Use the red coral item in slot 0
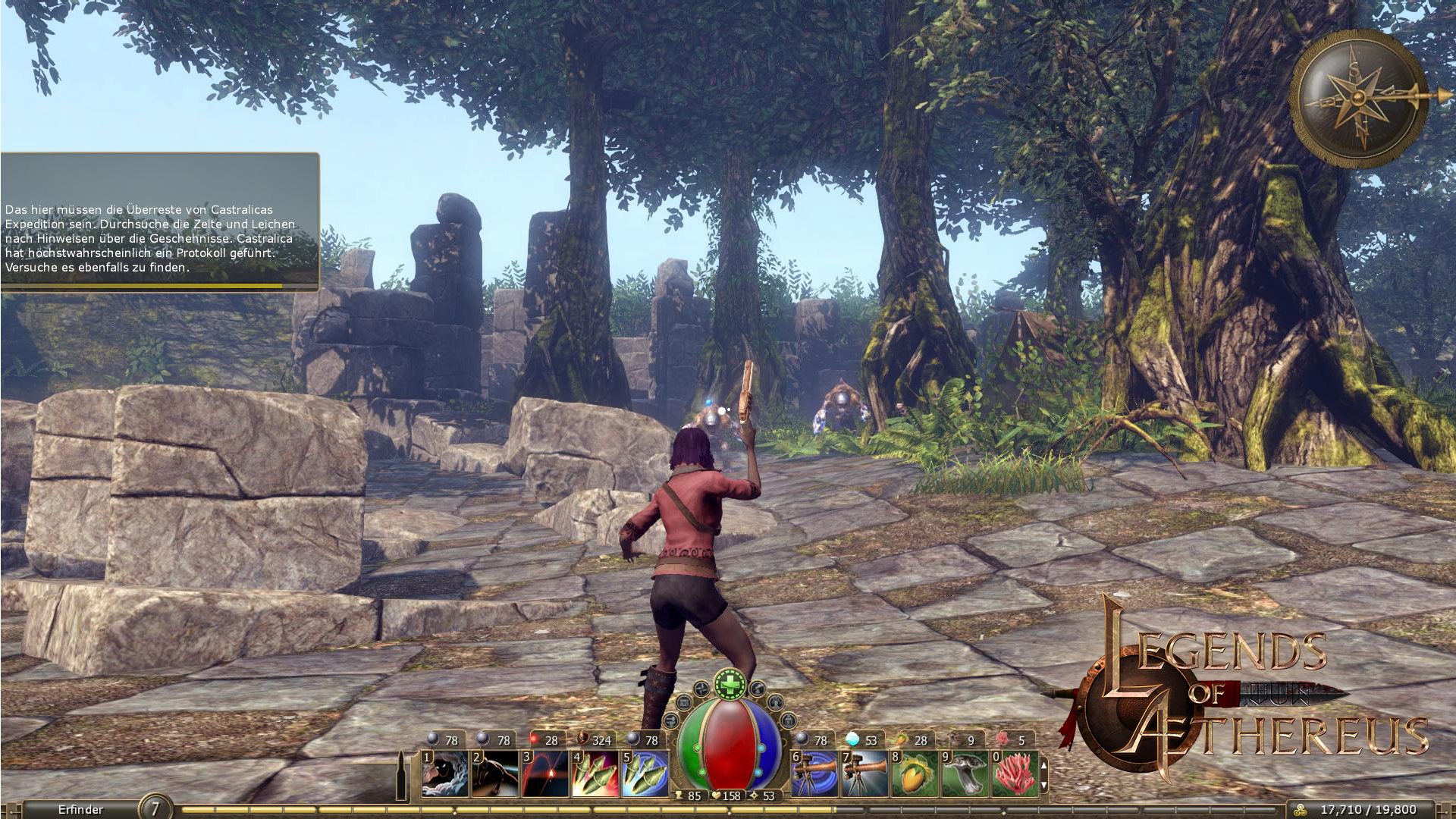The width and height of the screenshot is (1456, 819). (1015, 773)
